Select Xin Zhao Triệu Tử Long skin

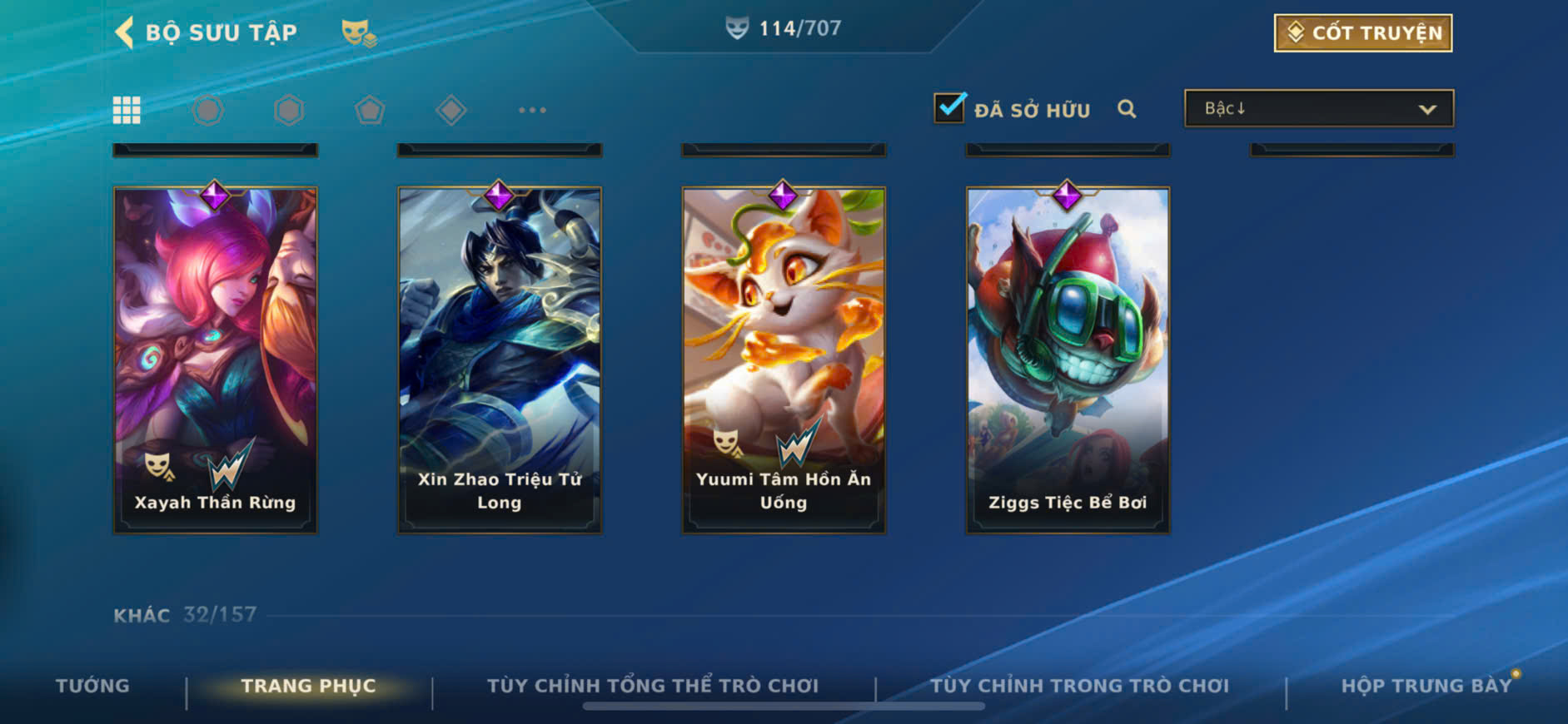(x=500, y=360)
